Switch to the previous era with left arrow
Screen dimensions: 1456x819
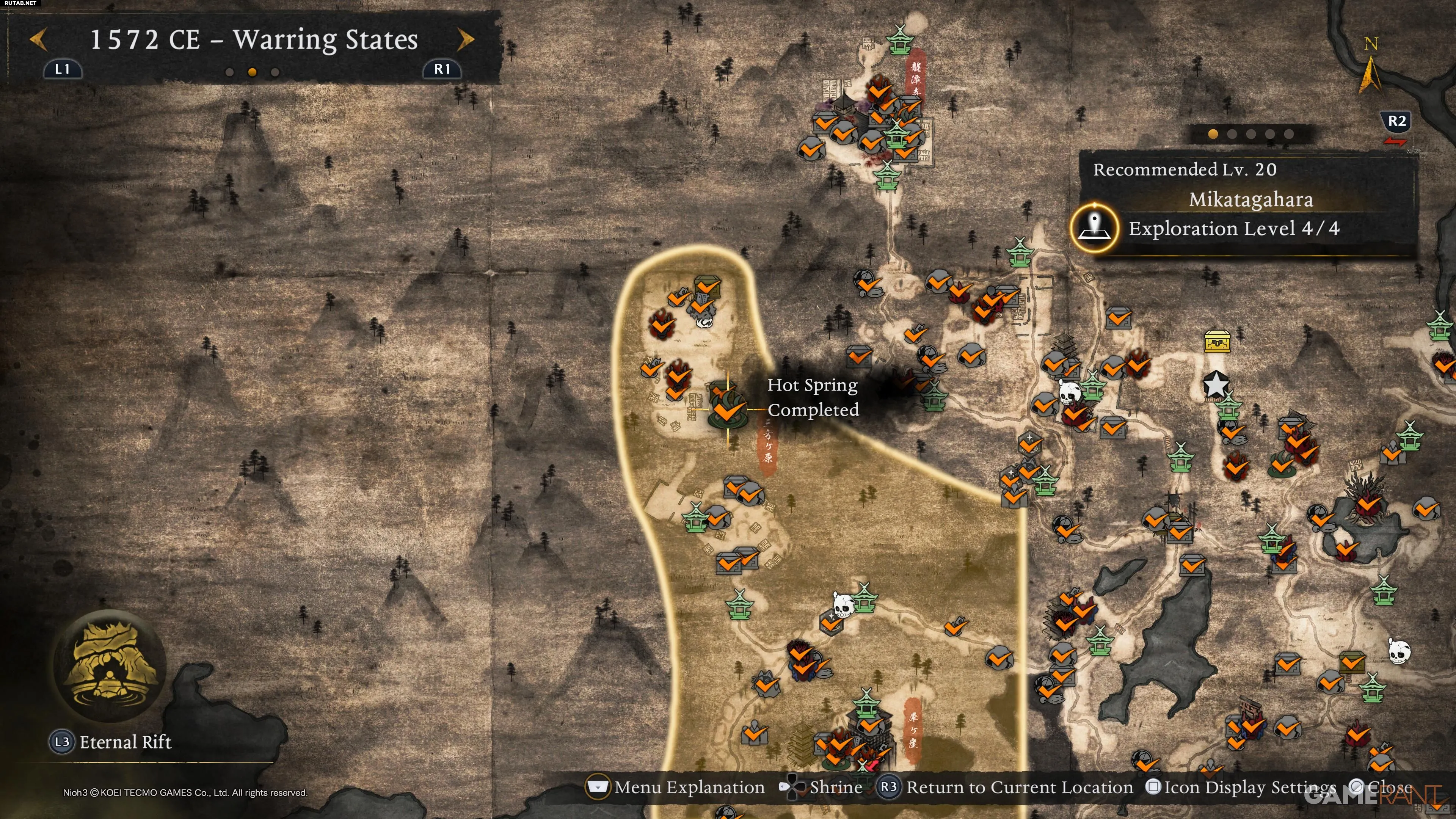[x=38, y=40]
